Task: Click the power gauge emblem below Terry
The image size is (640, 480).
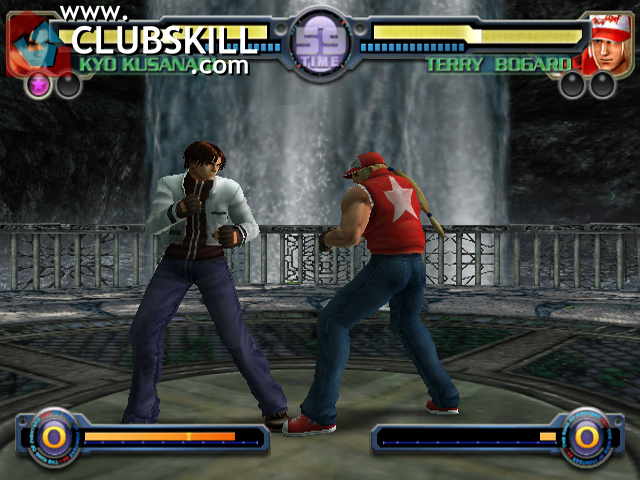Action: click(585, 435)
